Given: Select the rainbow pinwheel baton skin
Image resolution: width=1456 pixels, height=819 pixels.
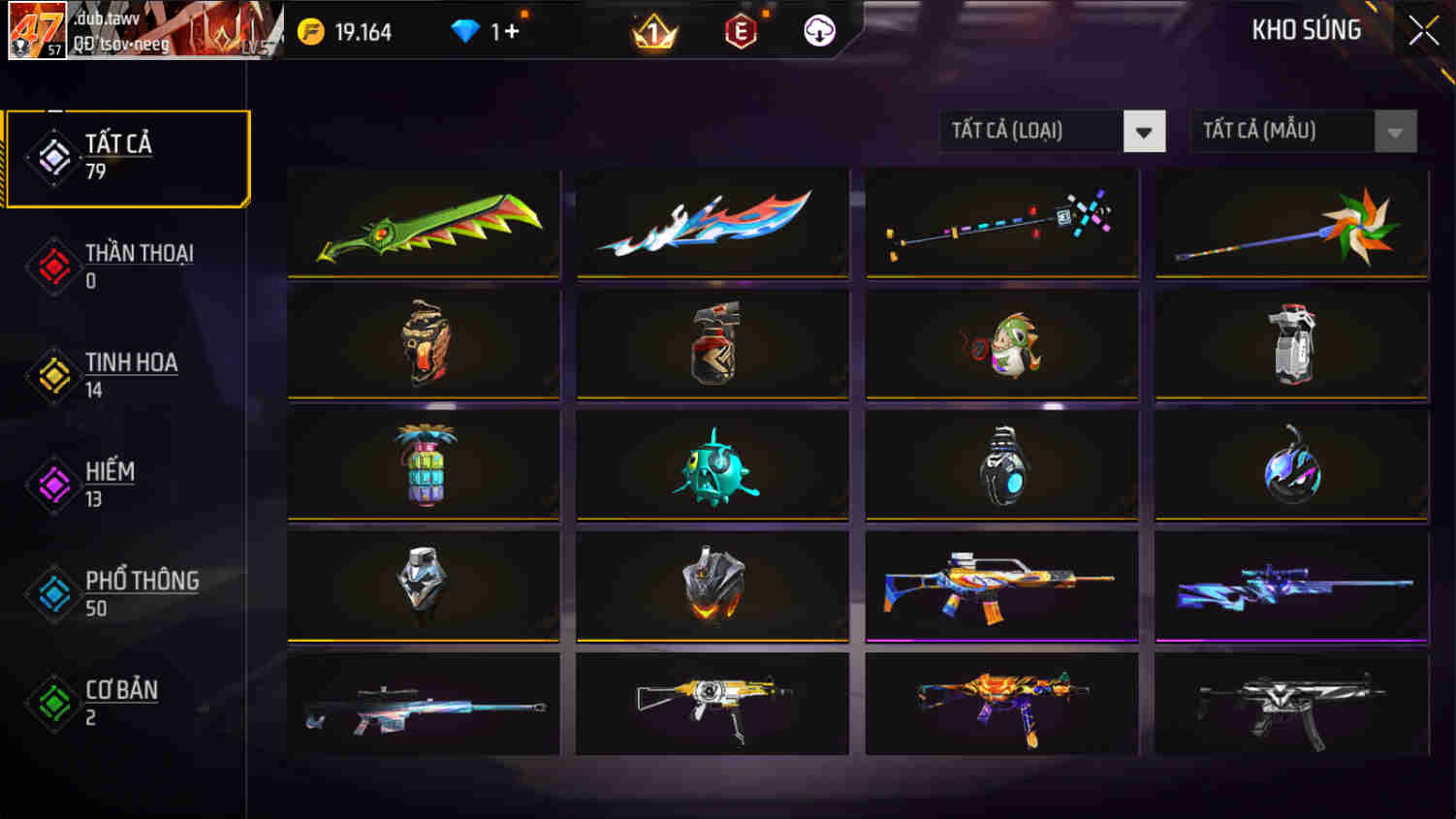Looking at the screenshot, I should (1289, 225).
